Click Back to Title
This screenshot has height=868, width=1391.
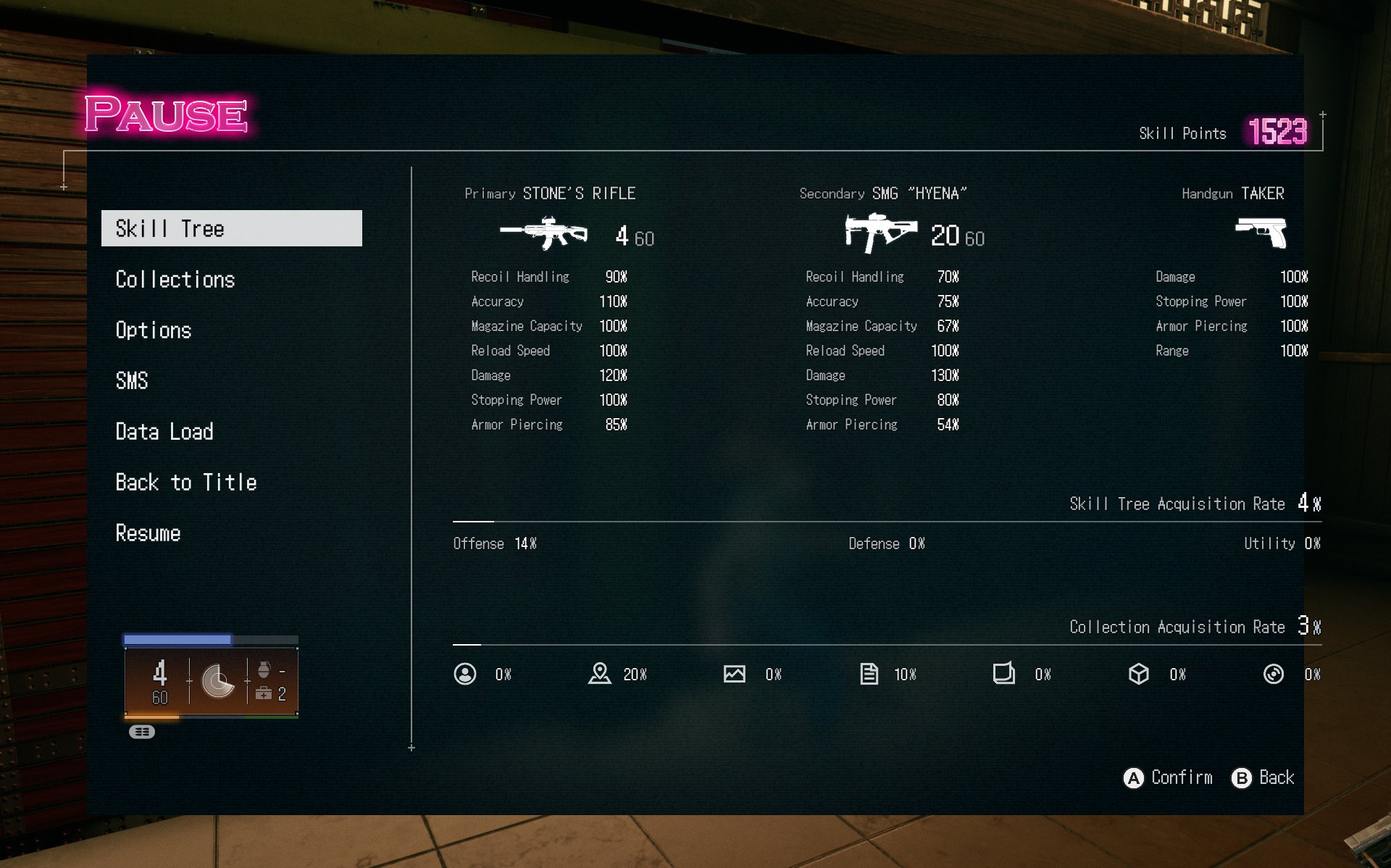185,482
